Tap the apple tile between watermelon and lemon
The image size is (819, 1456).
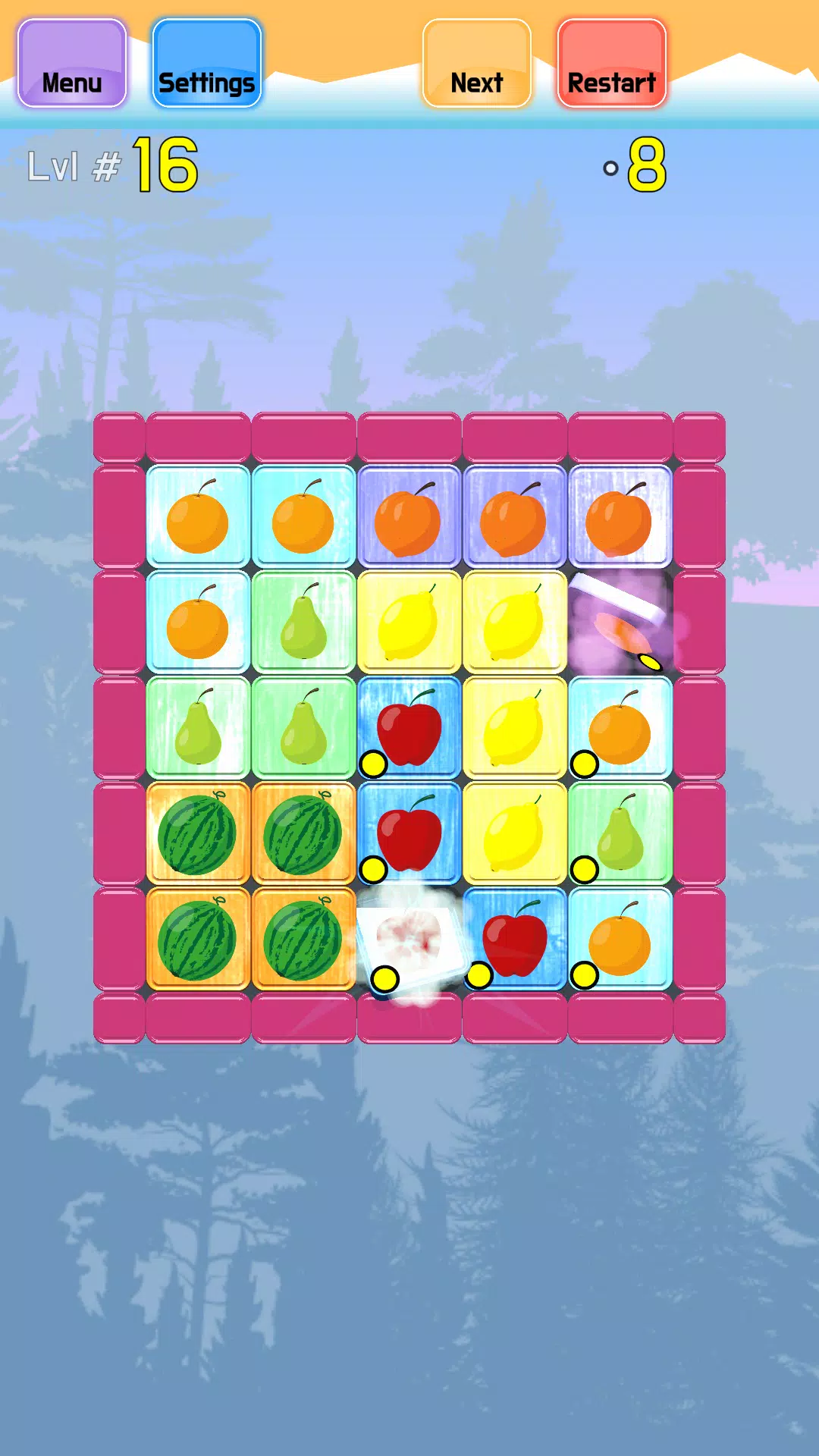[409, 833]
